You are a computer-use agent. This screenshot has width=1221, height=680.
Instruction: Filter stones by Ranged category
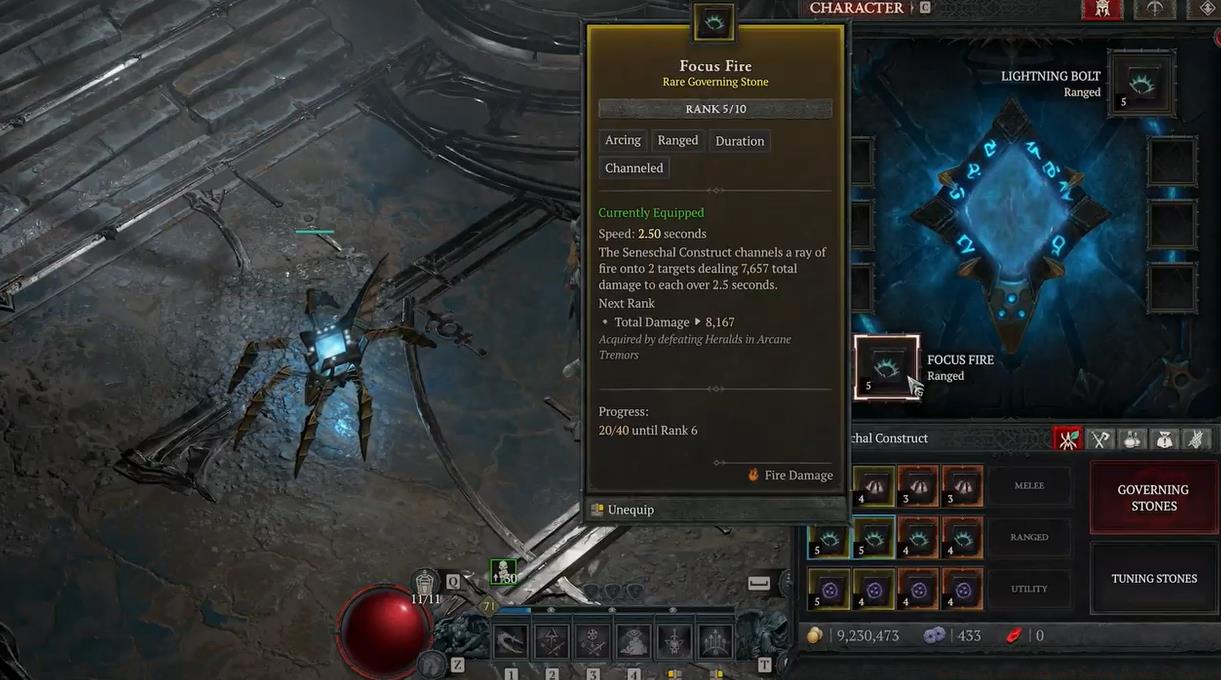[1028, 537]
